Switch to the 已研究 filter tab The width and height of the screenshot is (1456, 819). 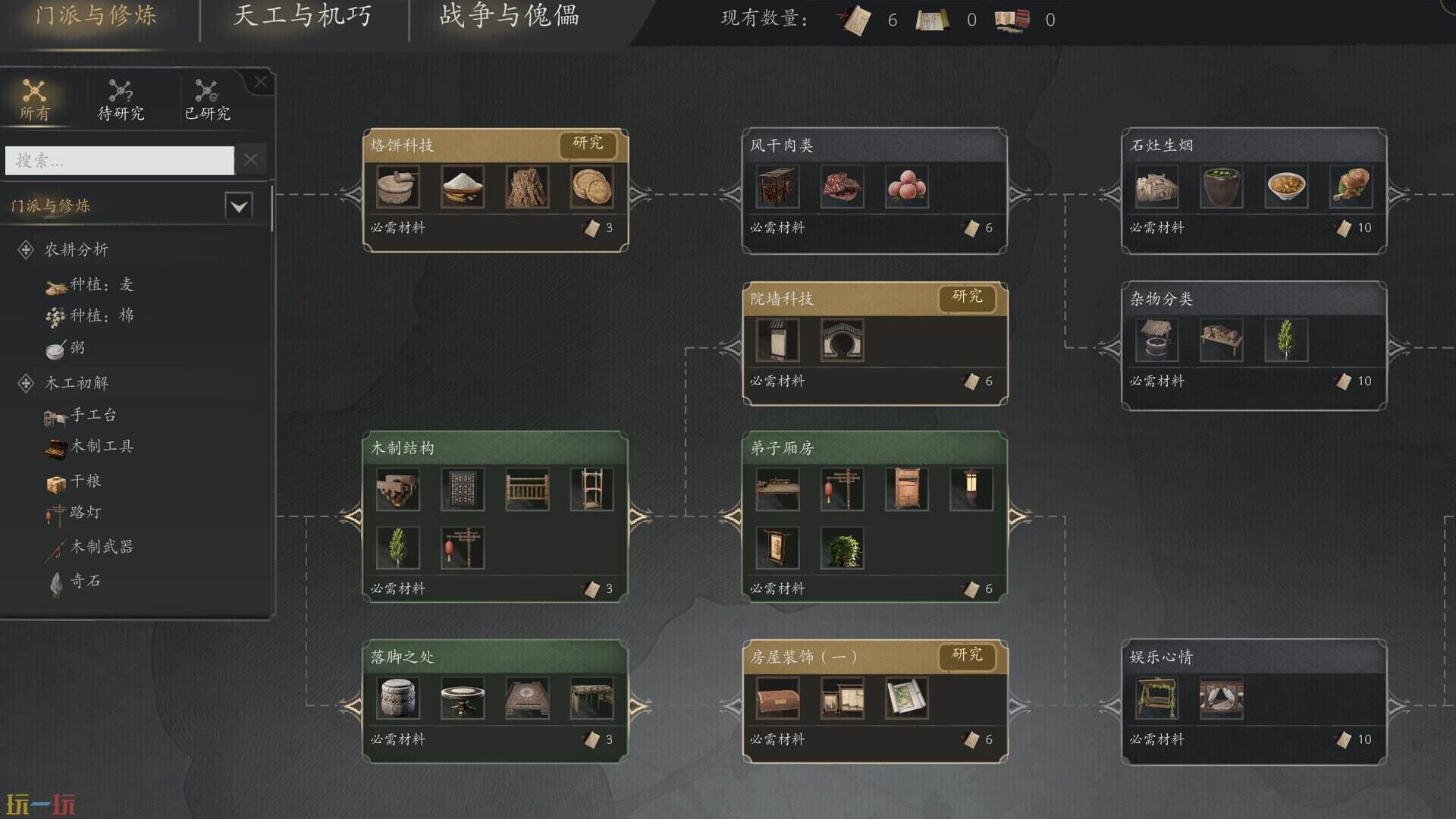207,99
